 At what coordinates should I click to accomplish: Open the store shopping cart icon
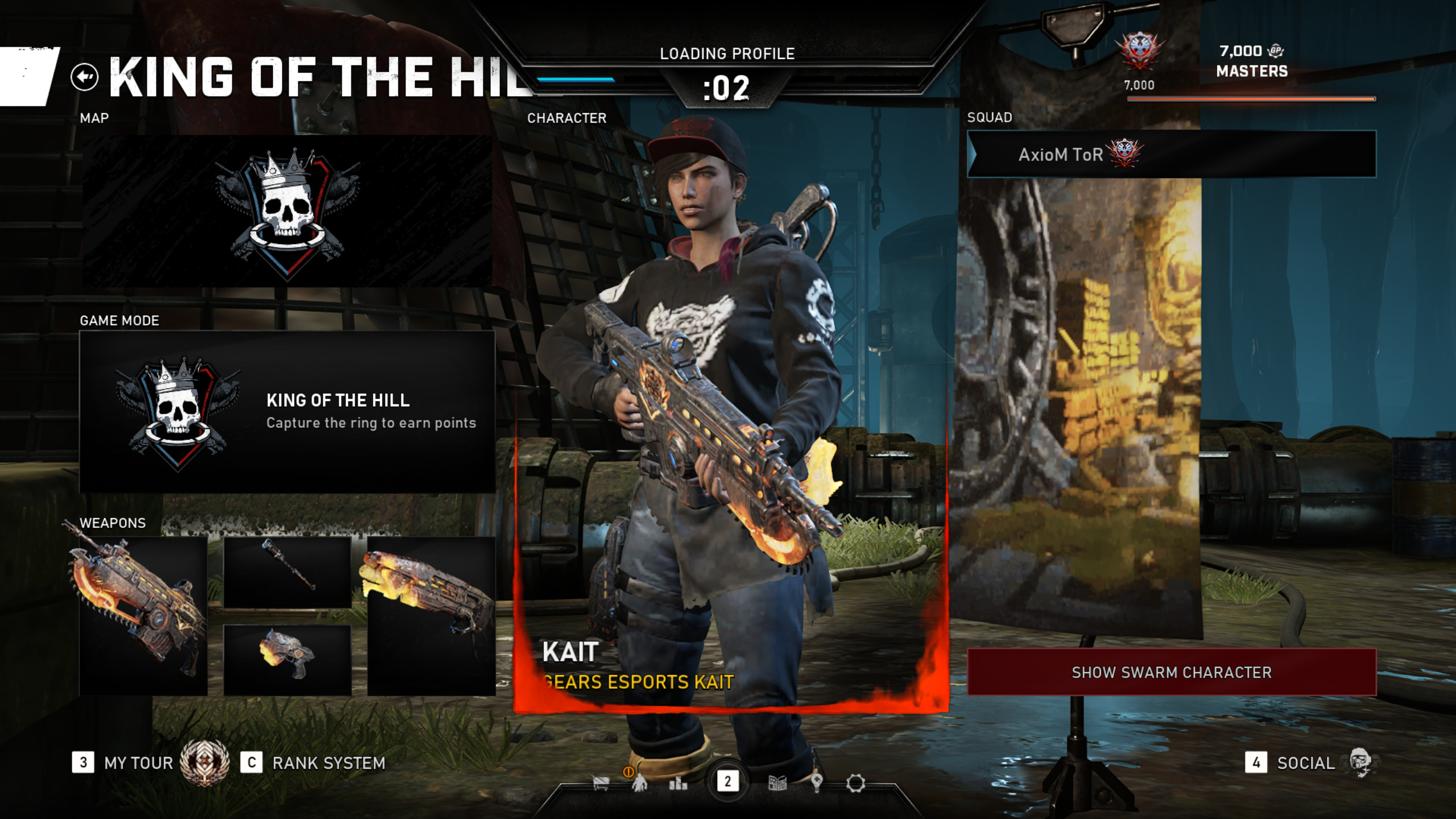point(601,784)
